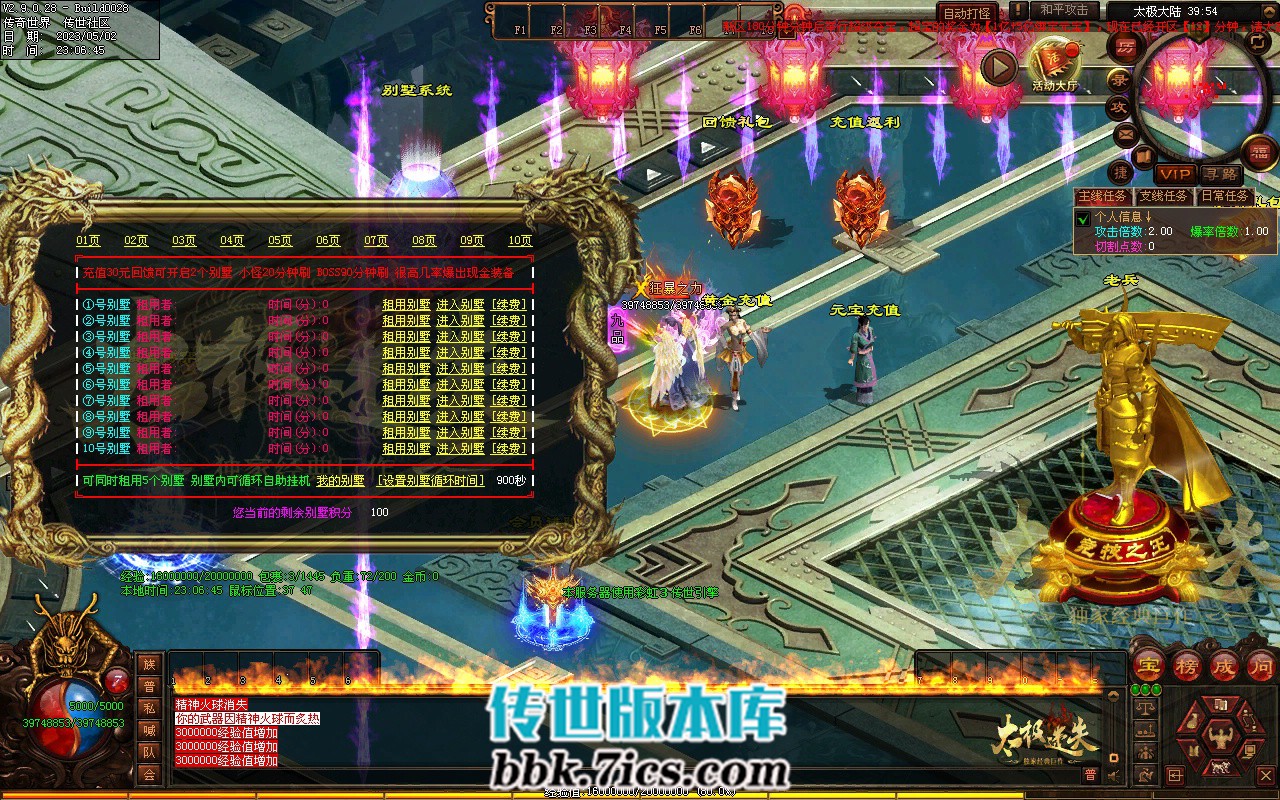Image resolution: width=1280 pixels, height=800 pixels.
Task: Go to page 05页 of villa list
Action: [x=280, y=240]
